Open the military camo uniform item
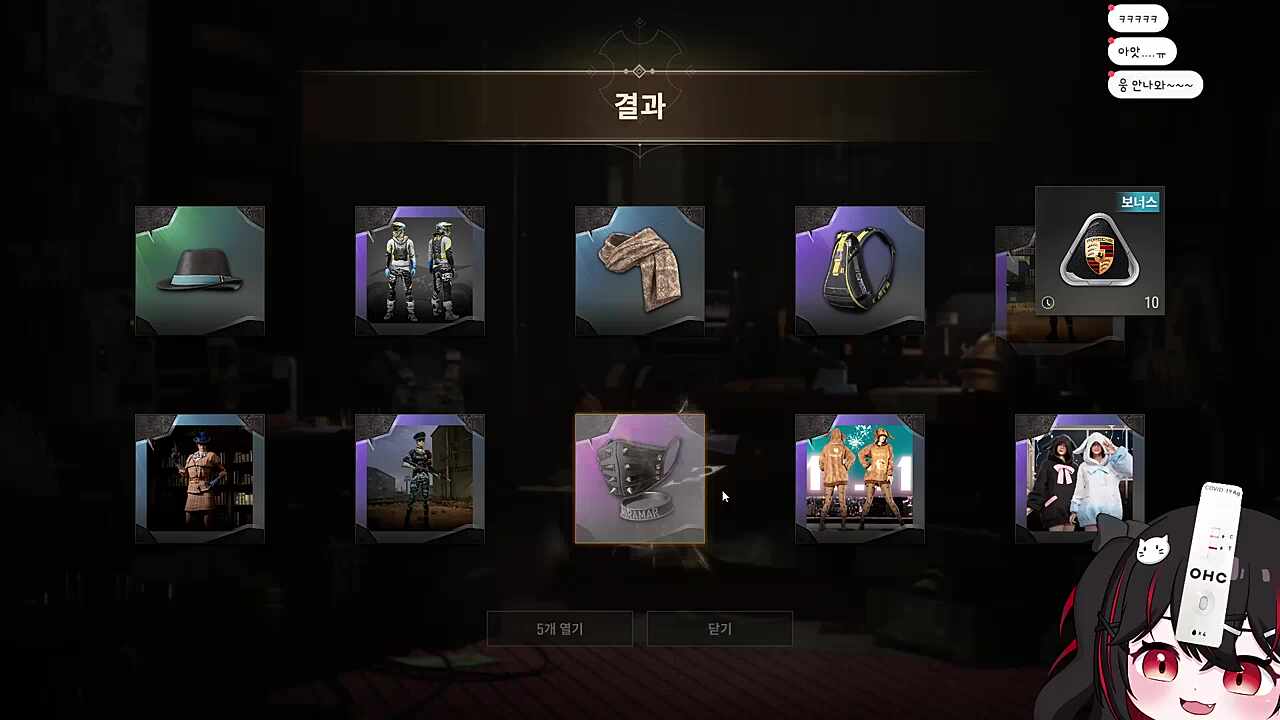This screenshot has width=1280, height=720. pyautogui.click(x=419, y=478)
